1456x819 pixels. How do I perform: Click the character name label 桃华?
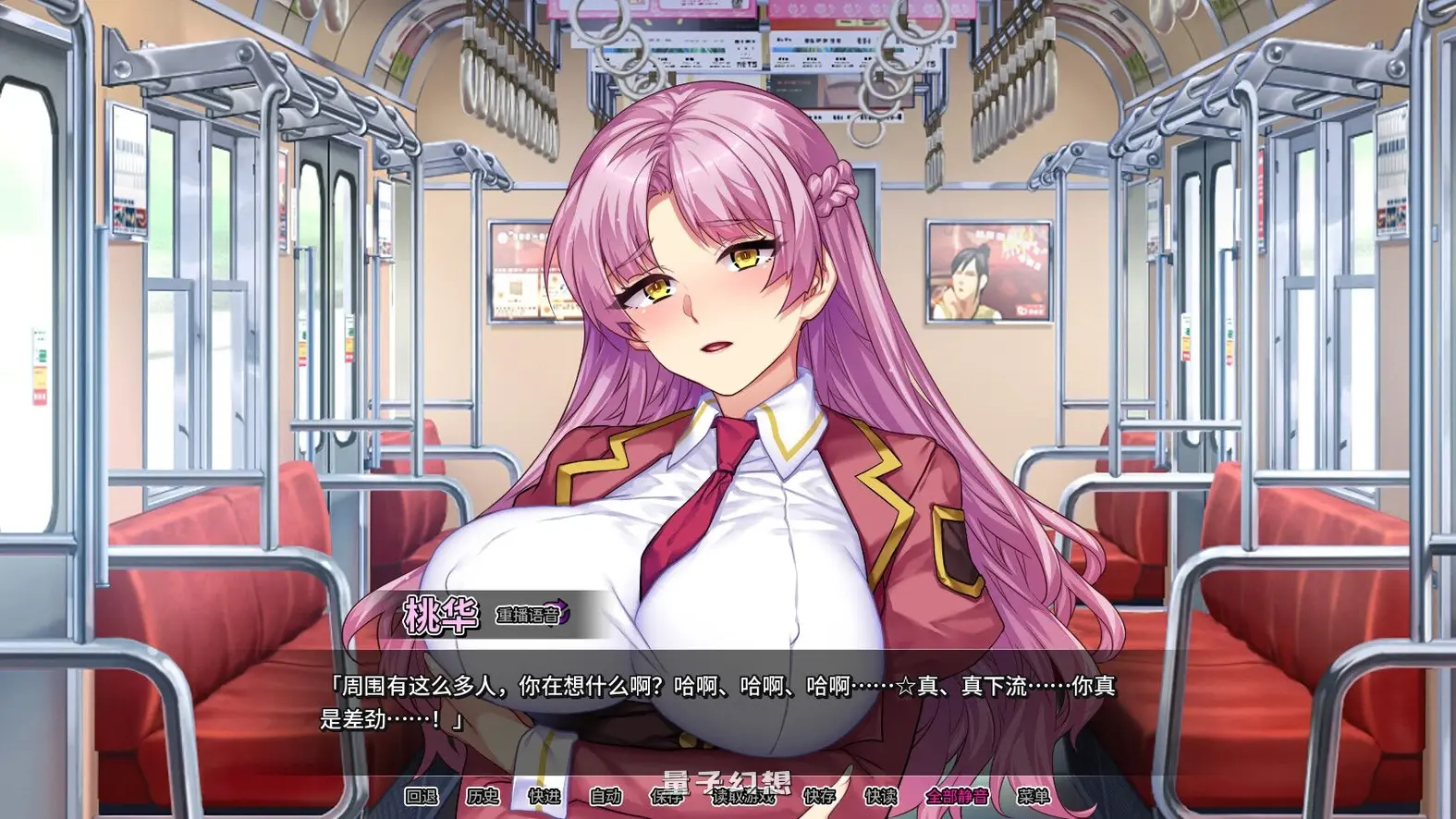(x=442, y=613)
